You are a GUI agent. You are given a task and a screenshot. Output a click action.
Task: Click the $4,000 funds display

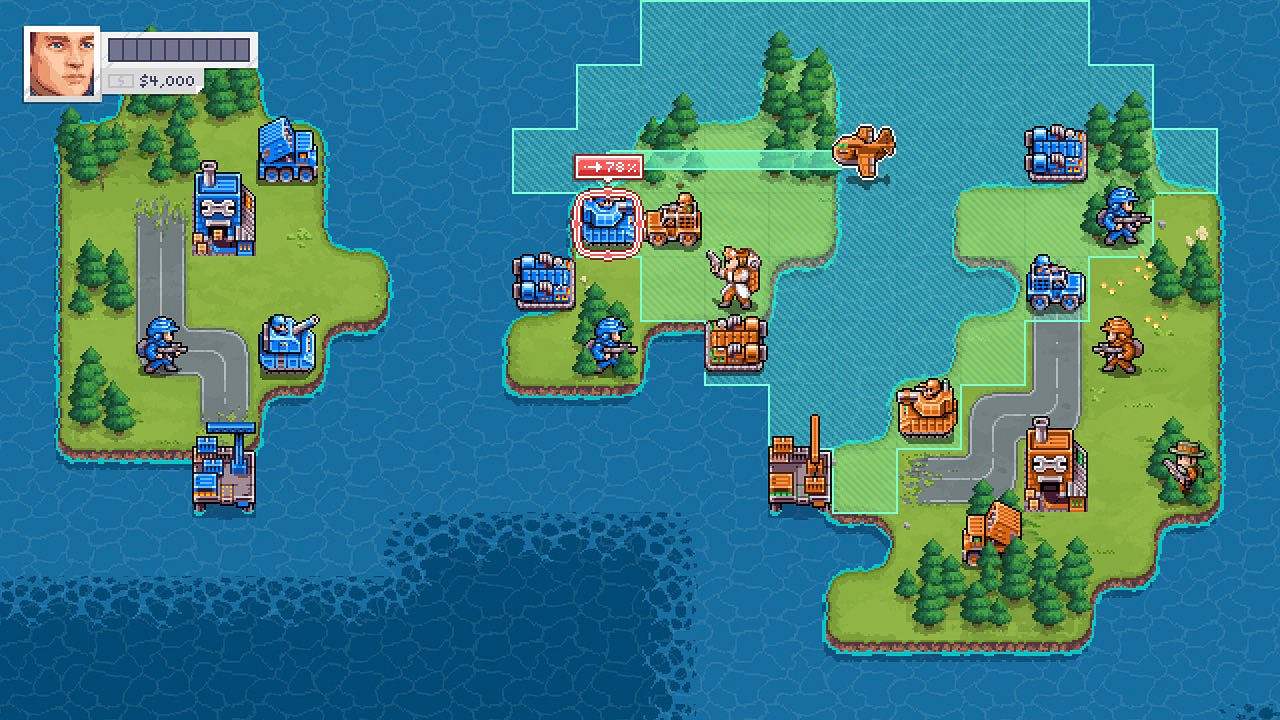point(170,81)
